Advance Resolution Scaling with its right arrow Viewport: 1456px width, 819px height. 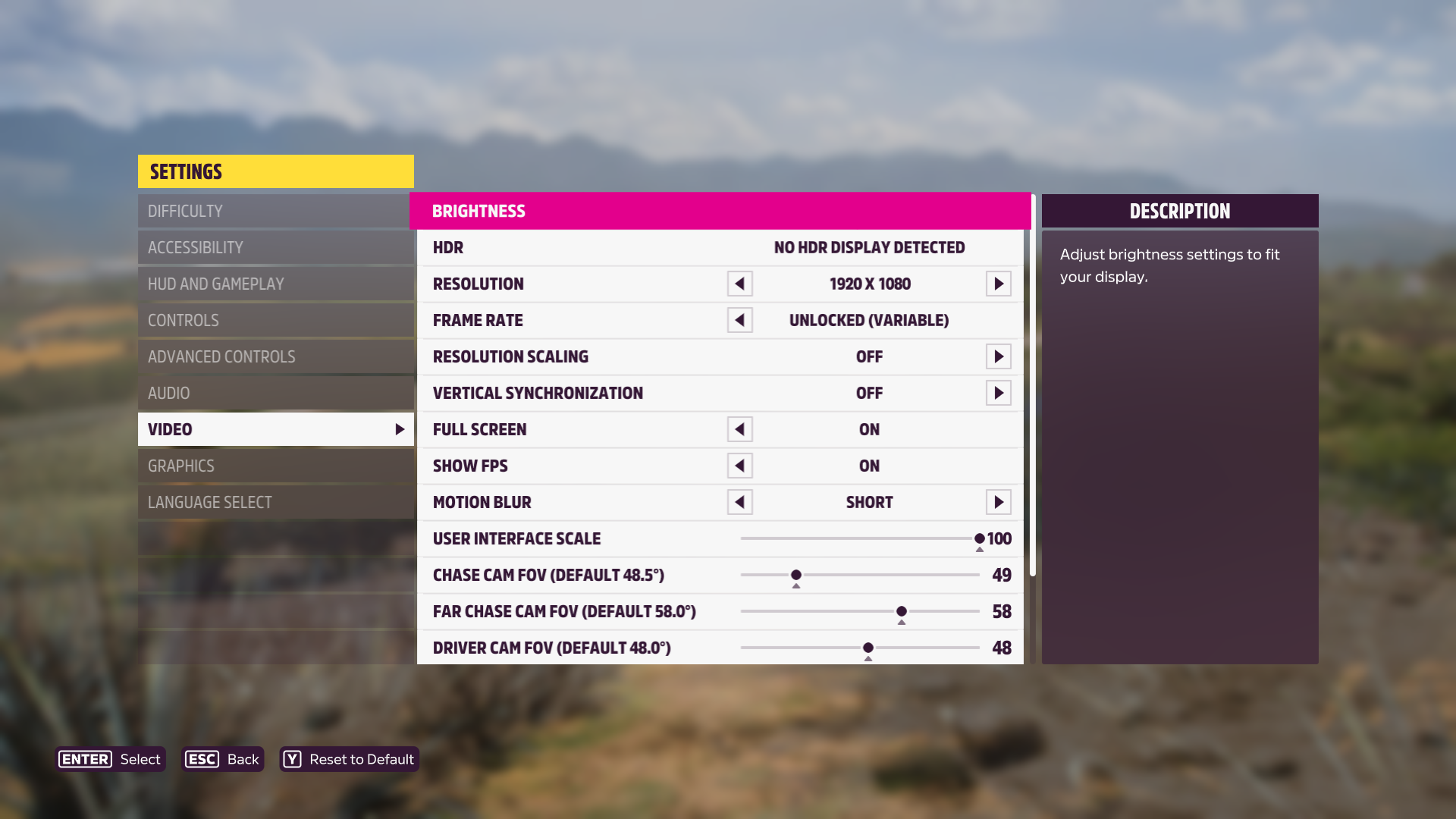(998, 356)
